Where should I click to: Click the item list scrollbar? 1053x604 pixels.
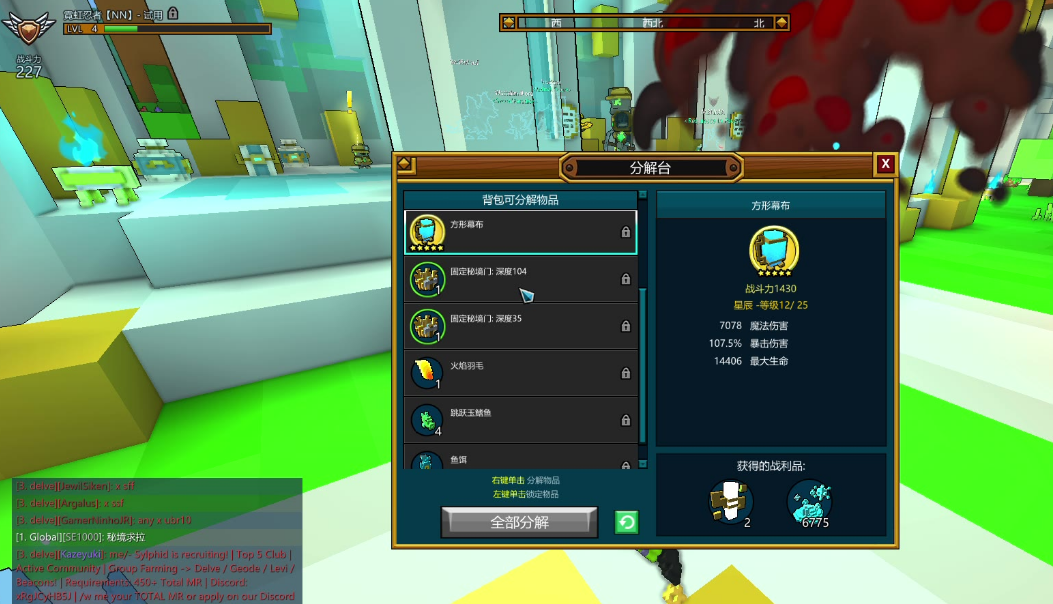pos(643,330)
